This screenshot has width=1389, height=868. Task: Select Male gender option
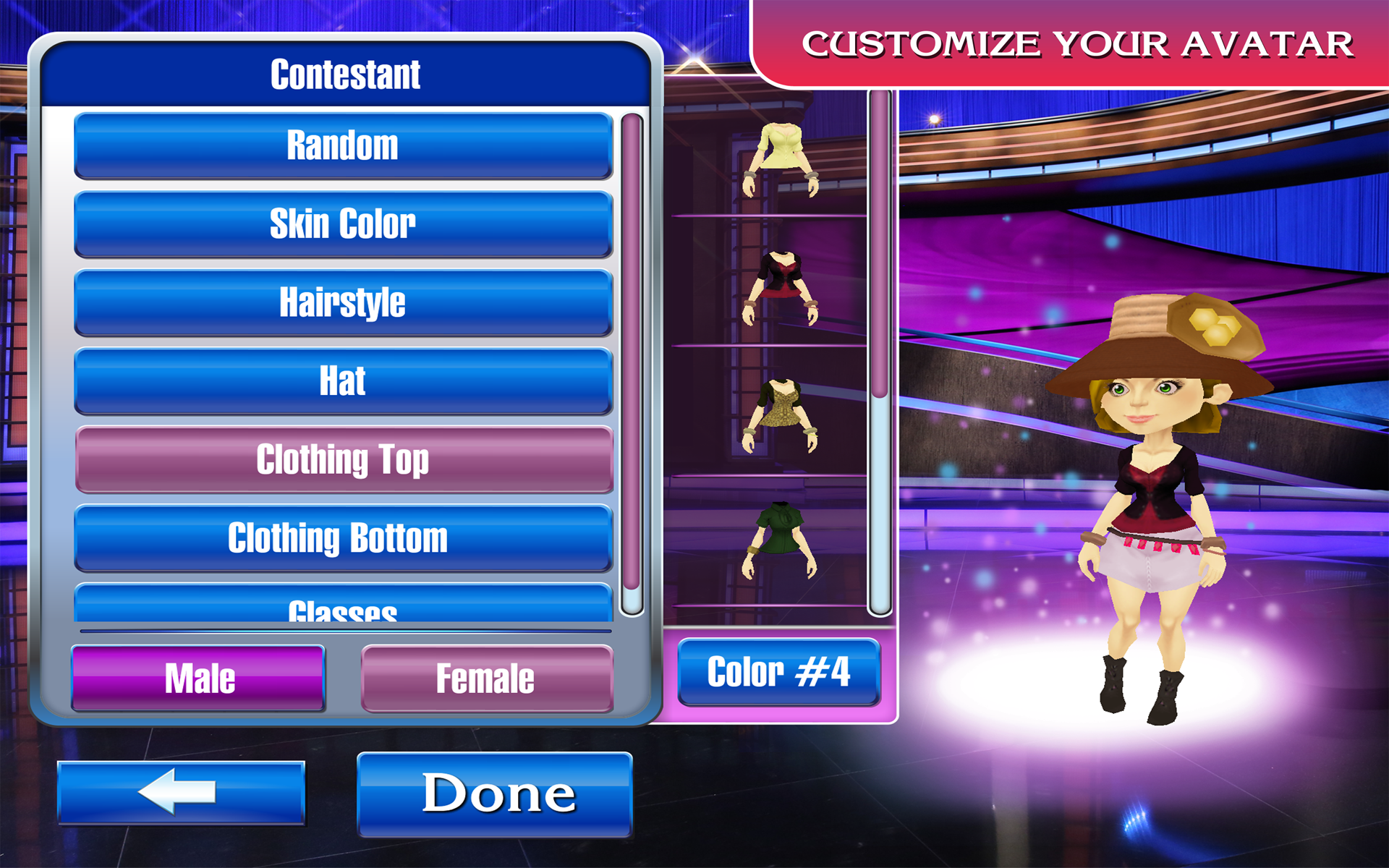pos(198,677)
